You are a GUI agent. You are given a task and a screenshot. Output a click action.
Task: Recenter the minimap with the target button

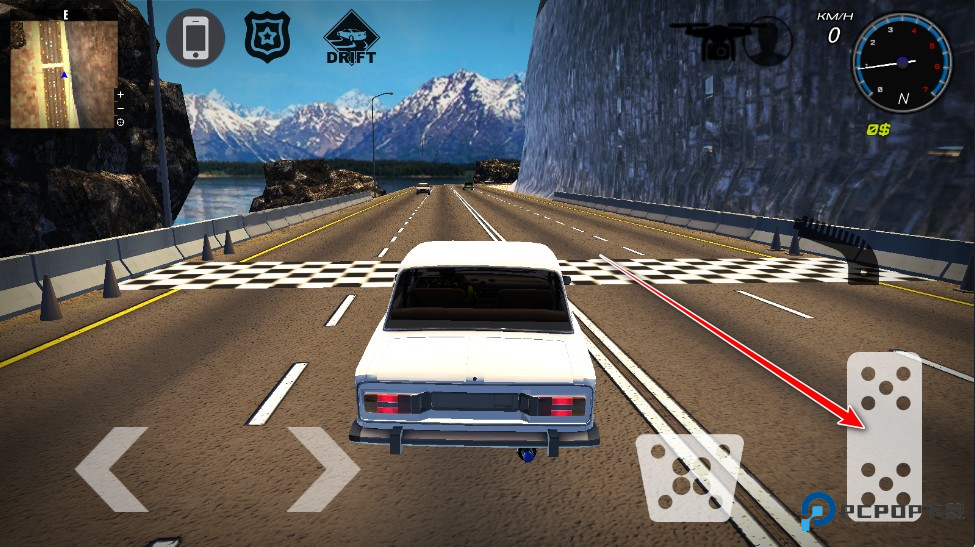point(120,122)
